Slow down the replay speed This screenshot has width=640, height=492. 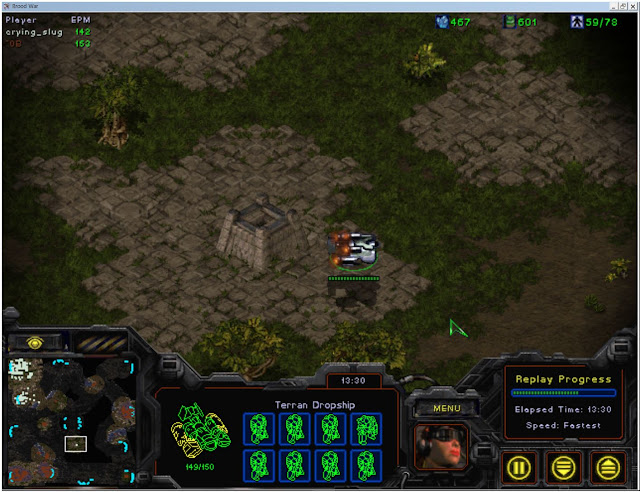point(564,466)
